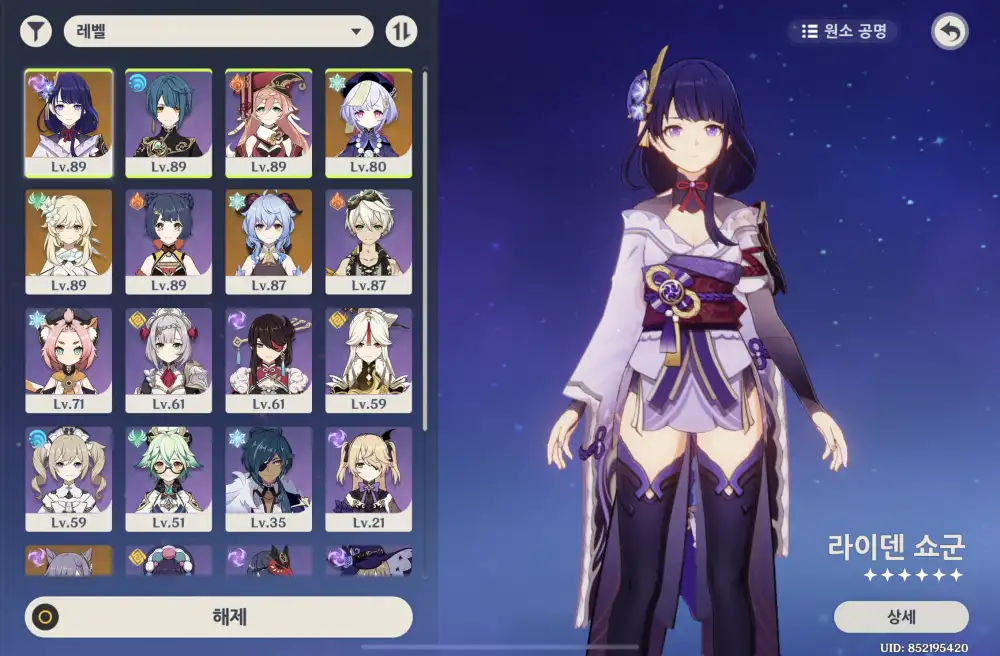
Task: Open the 원소 공명 elemental resonance panel
Action: tap(843, 31)
